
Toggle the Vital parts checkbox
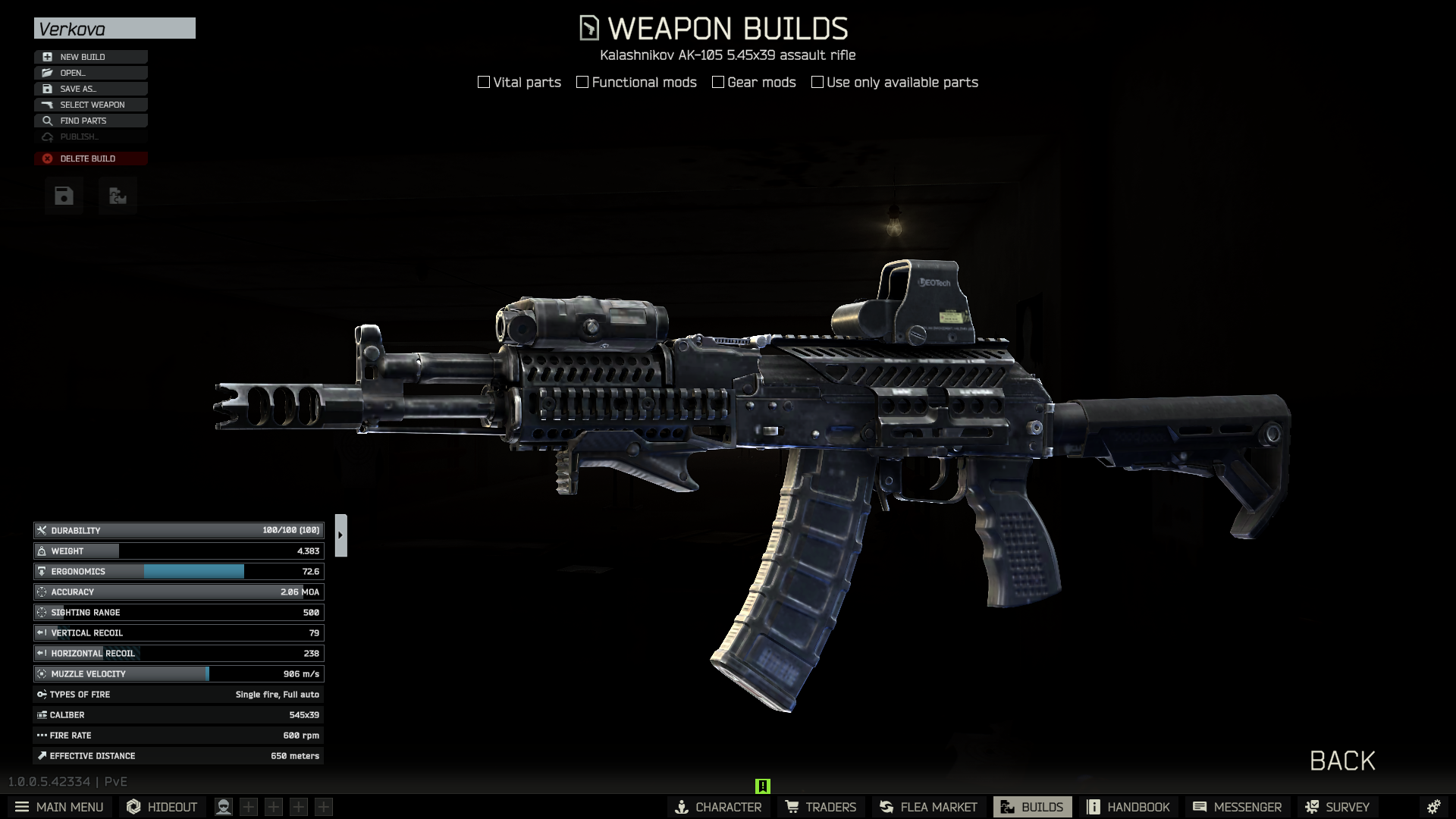[x=484, y=82]
